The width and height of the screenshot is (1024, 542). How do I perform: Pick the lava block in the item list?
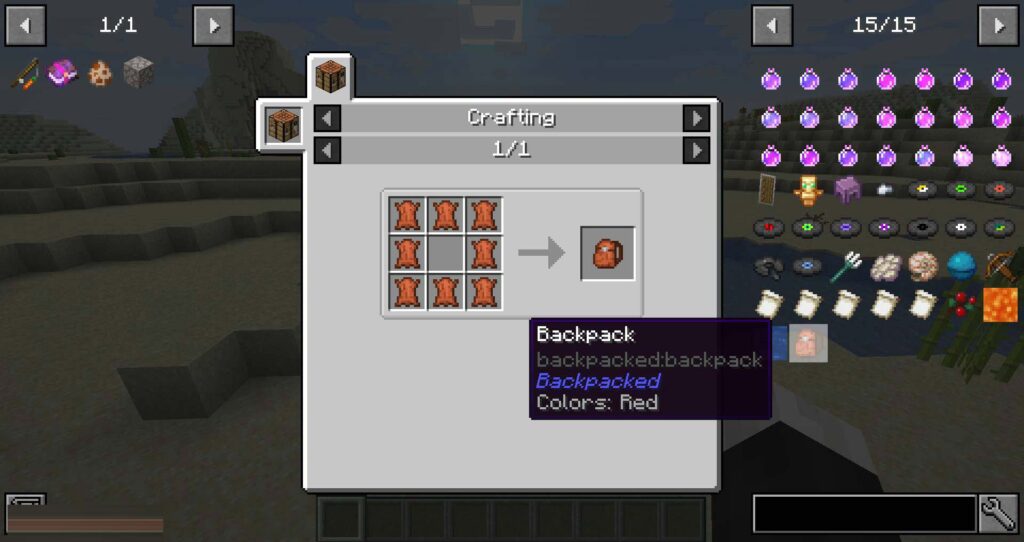pos(1000,304)
